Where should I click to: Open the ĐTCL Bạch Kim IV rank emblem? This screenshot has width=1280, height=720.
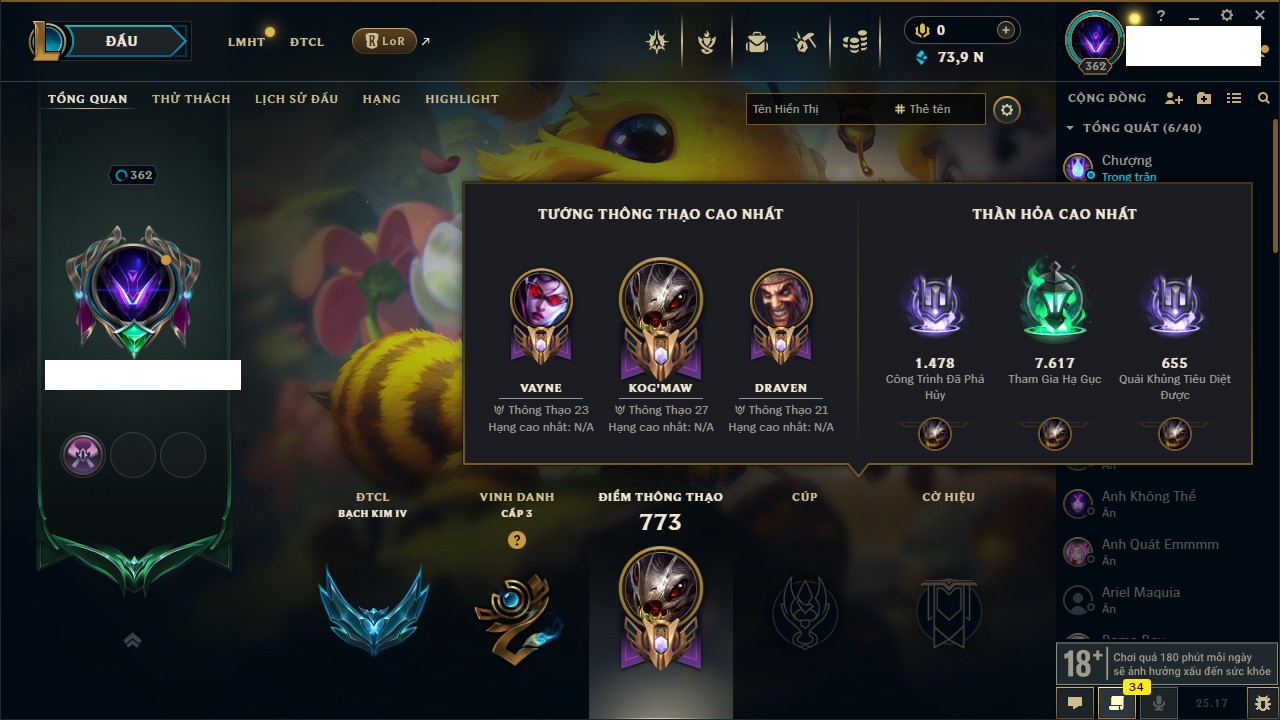pos(373,607)
